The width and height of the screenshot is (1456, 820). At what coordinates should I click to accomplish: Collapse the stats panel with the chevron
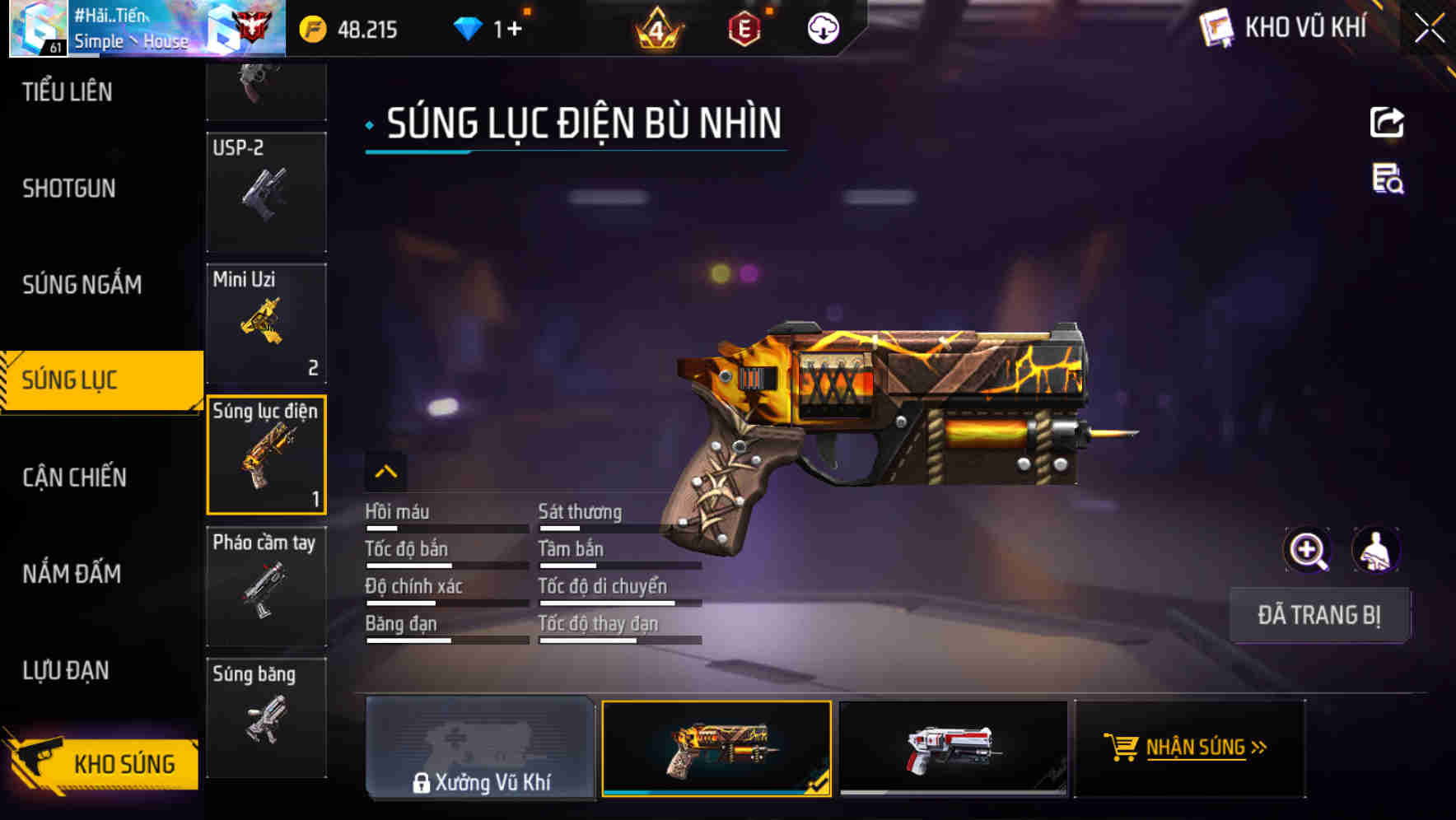tap(387, 471)
